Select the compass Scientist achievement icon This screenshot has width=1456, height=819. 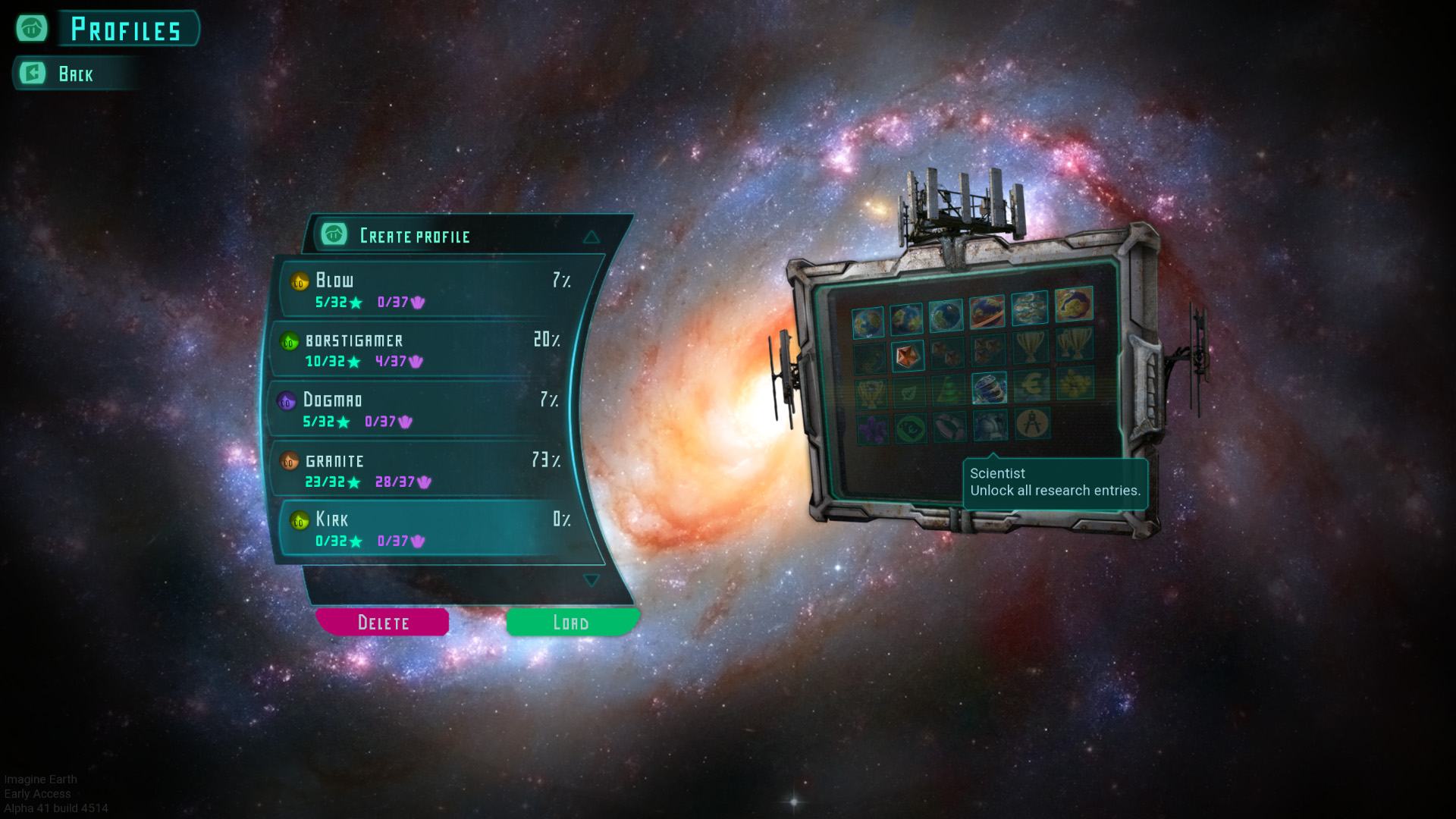pos(1031,424)
